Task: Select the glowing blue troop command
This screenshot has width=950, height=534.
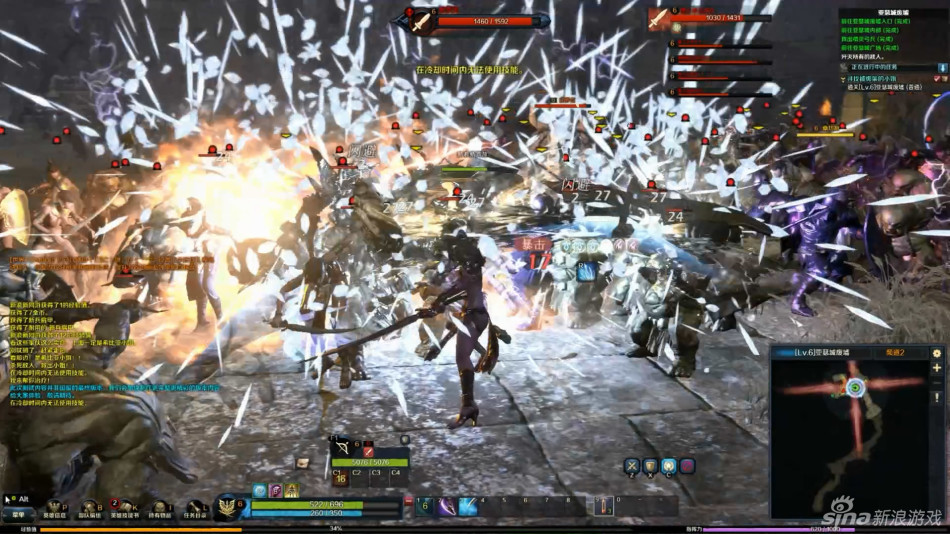Action: (x=669, y=466)
